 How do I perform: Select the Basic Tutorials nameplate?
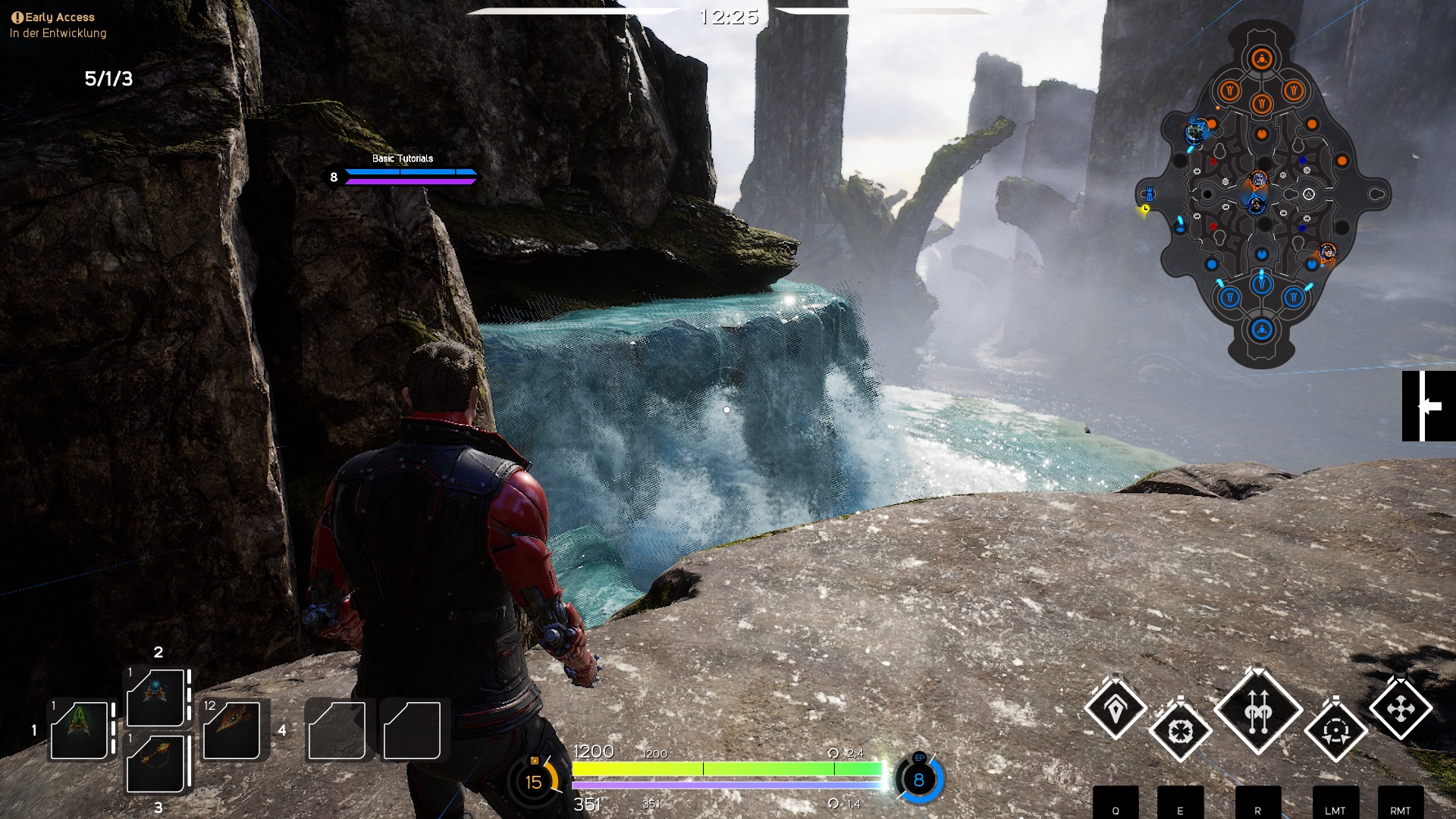click(x=403, y=158)
